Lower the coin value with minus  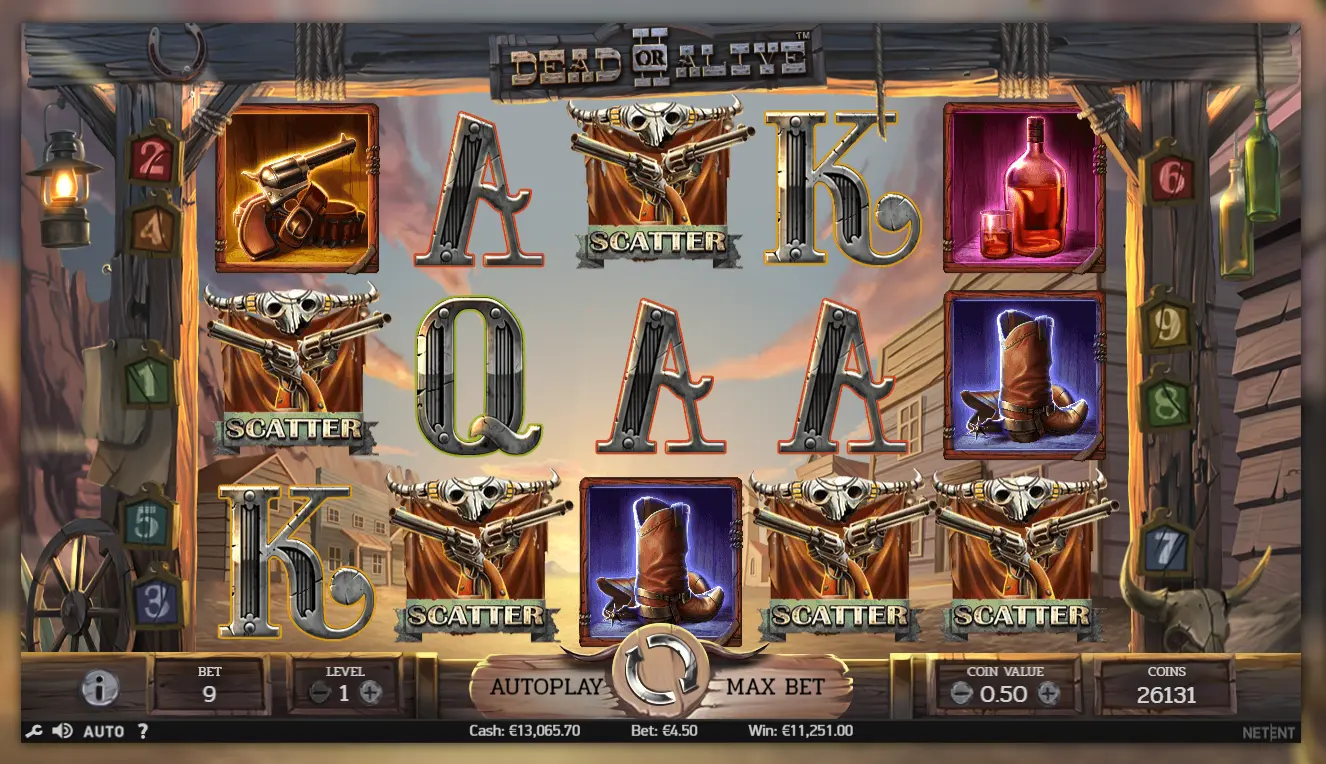coord(961,693)
